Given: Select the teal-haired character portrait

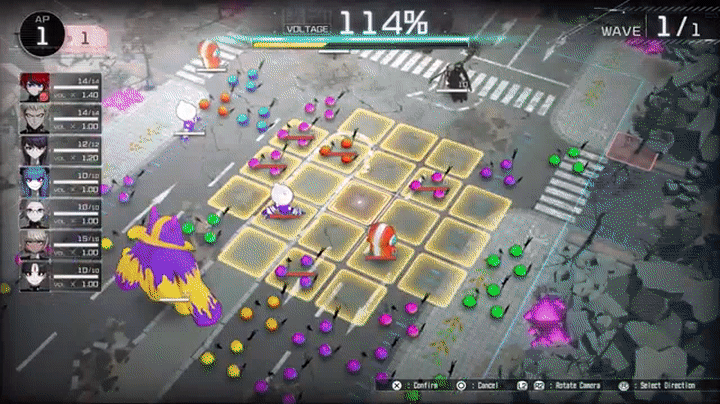Looking at the screenshot, I should pos(34,181).
